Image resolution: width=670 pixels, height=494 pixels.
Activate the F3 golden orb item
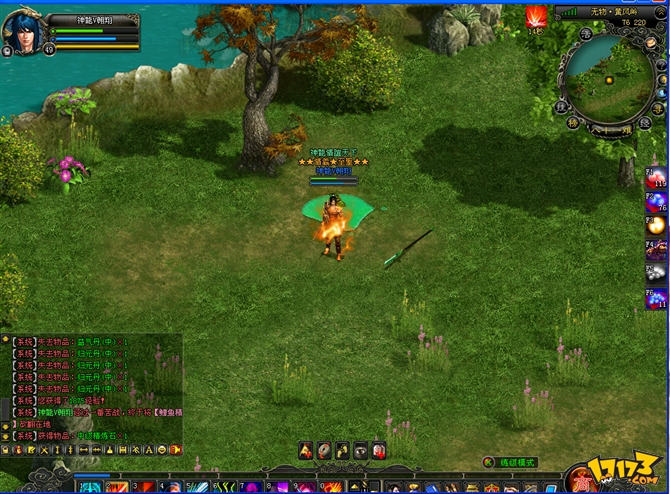(656, 226)
